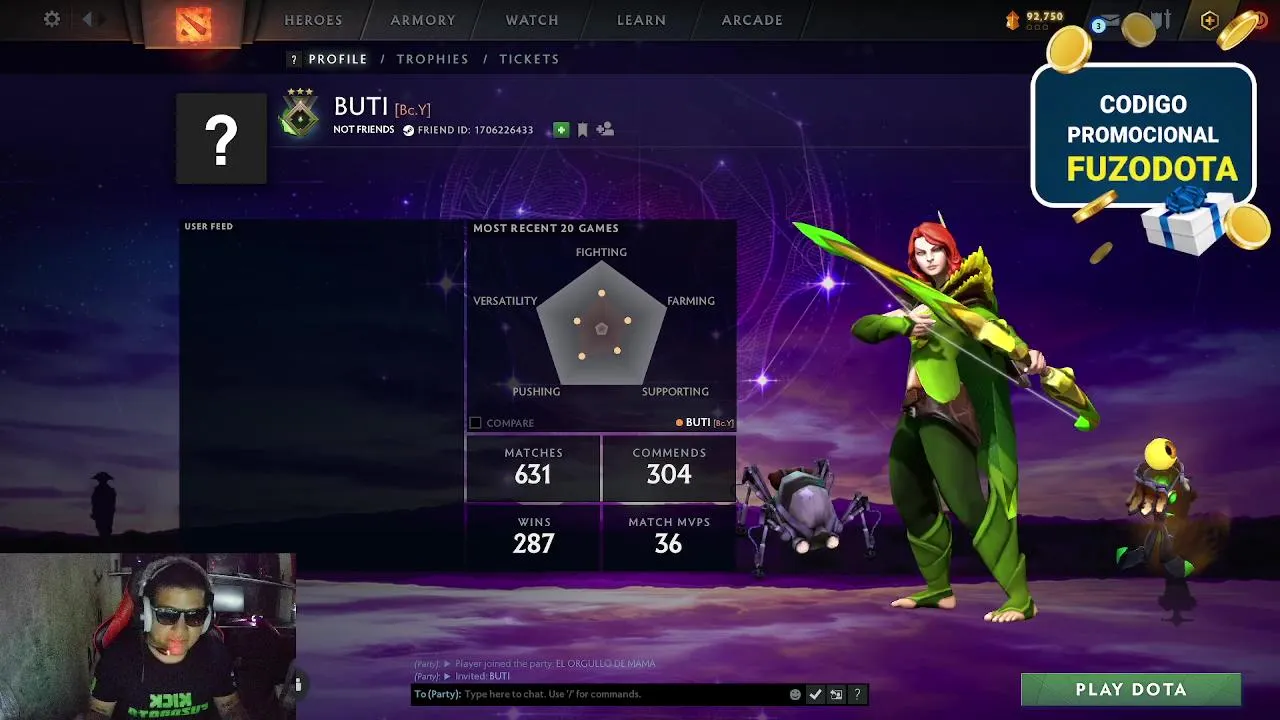
Task: Click the bookmark icon beside Friend ID
Action: pyautogui.click(x=583, y=130)
